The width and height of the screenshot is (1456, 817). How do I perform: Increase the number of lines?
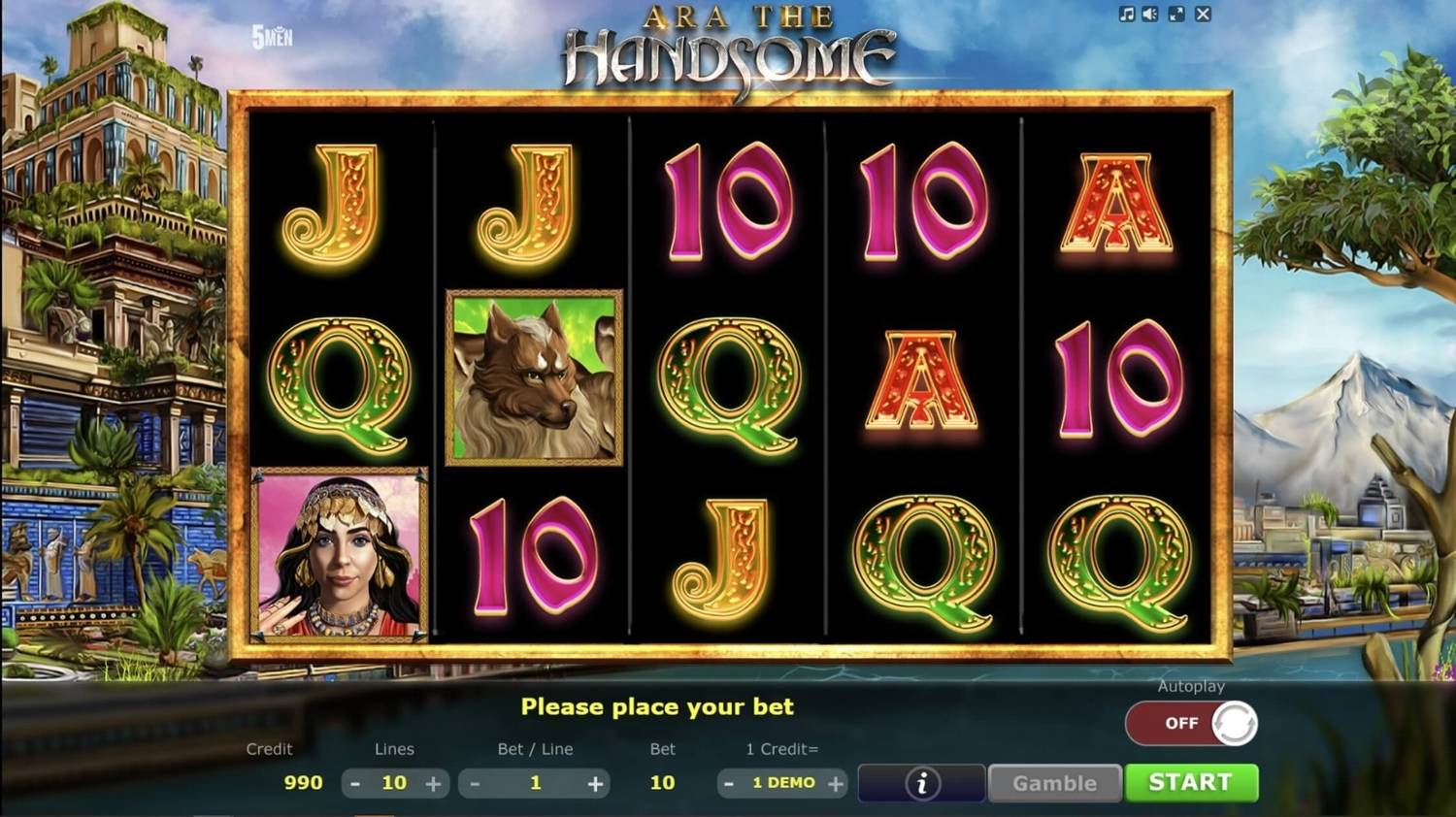pyautogui.click(x=433, y=783)
